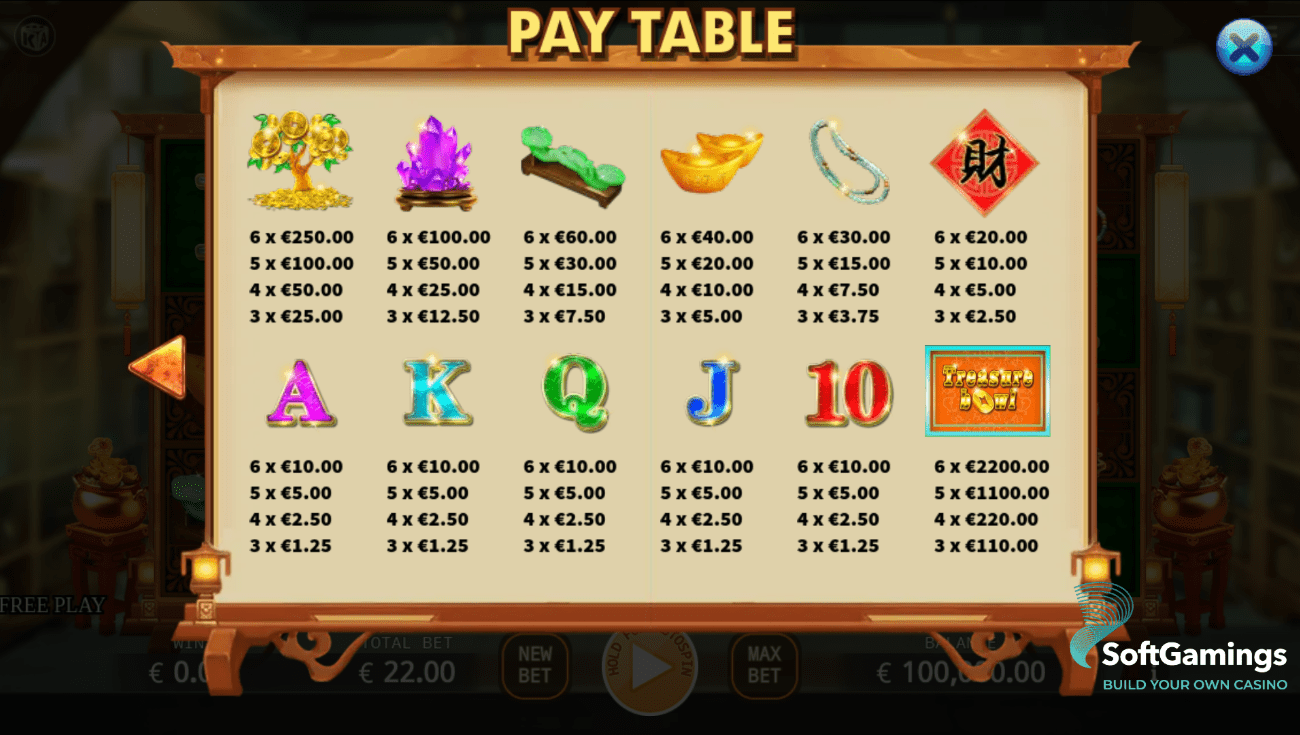The height and width of the screenshot is (735, 1300).
Task: Select the red fortune character symbol
Action: [985, 160]
